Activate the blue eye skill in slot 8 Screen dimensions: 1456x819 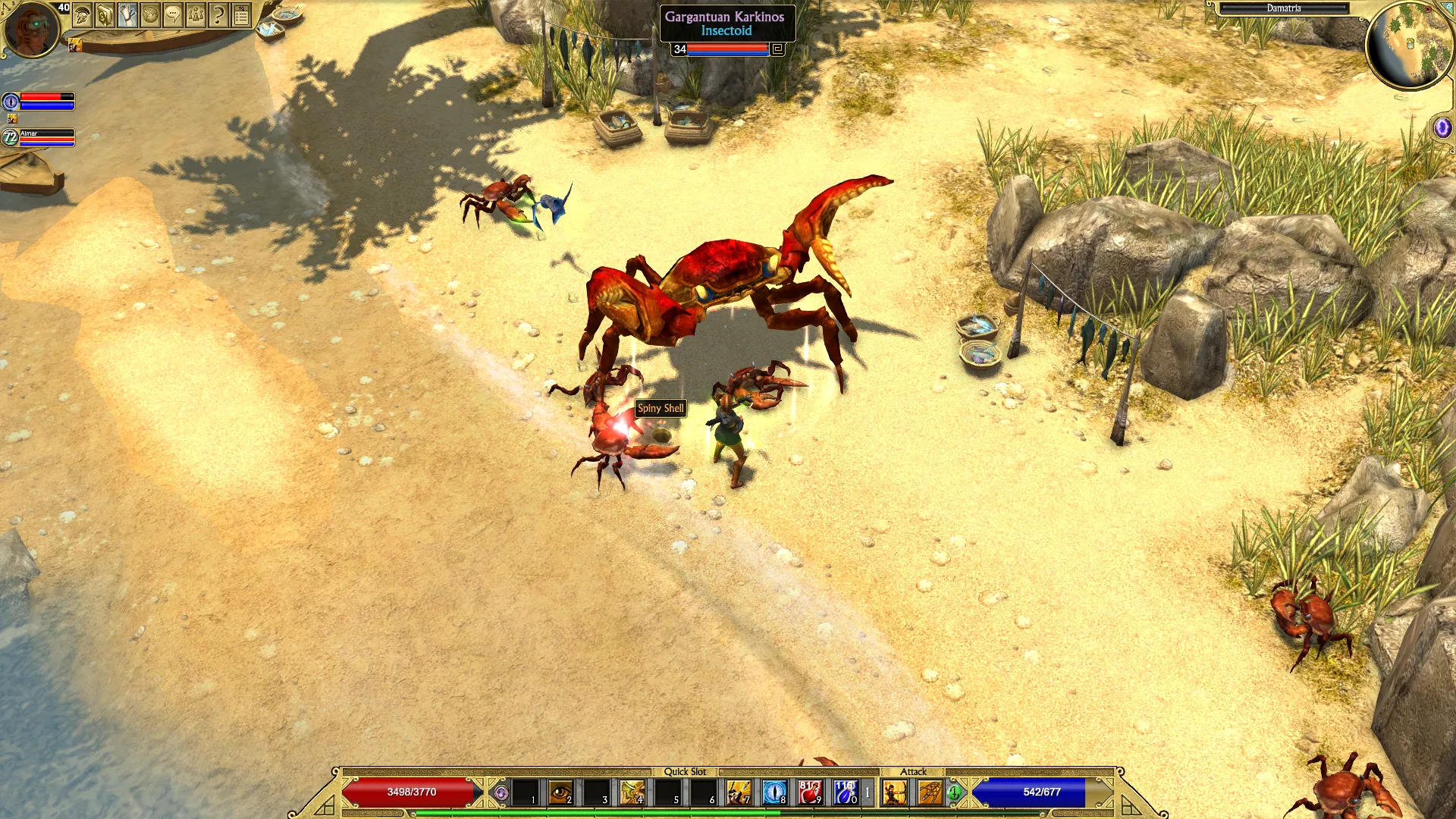[x=774, y=792]
